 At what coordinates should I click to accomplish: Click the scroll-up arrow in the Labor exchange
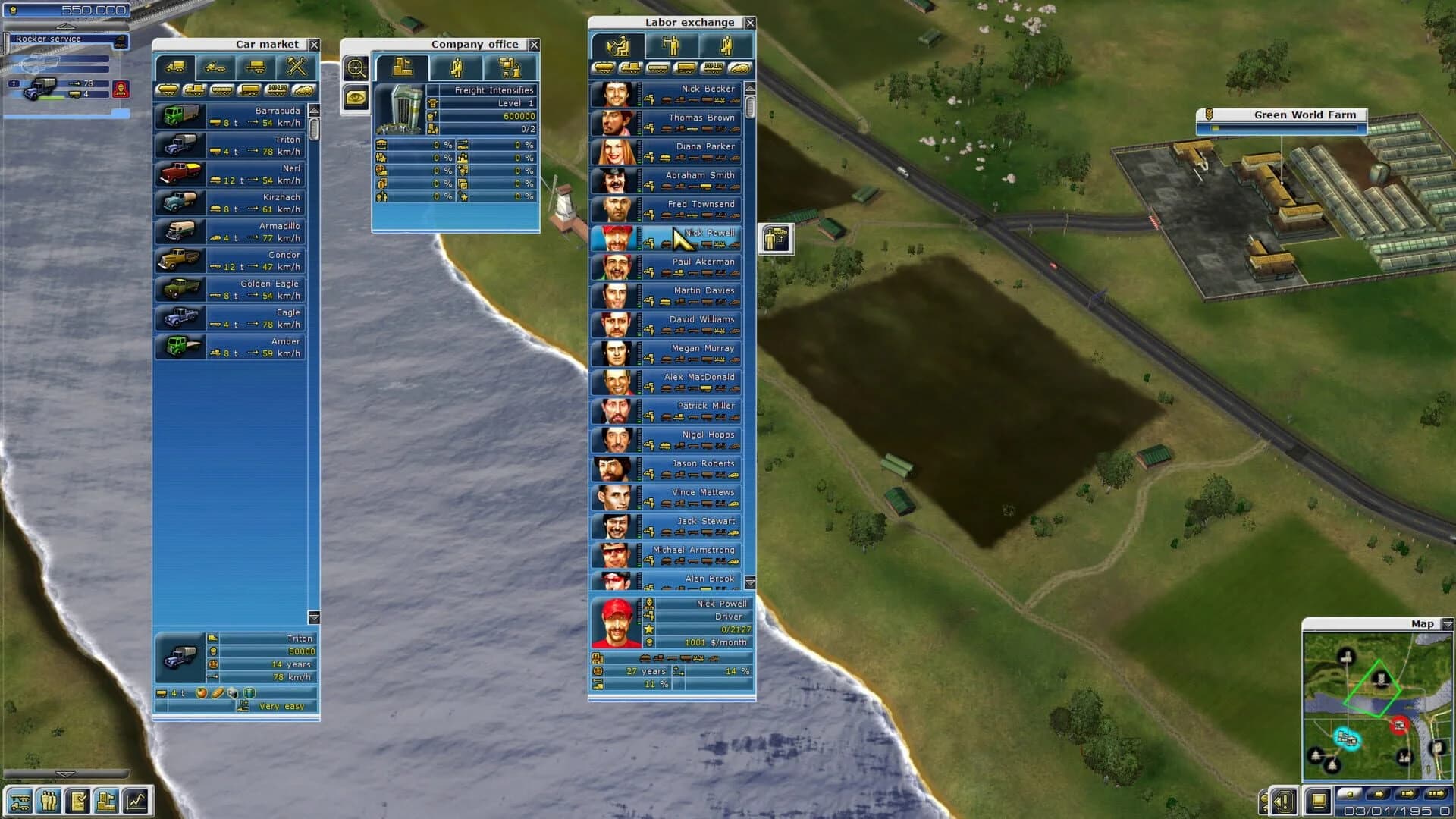(x=750, y=89)
